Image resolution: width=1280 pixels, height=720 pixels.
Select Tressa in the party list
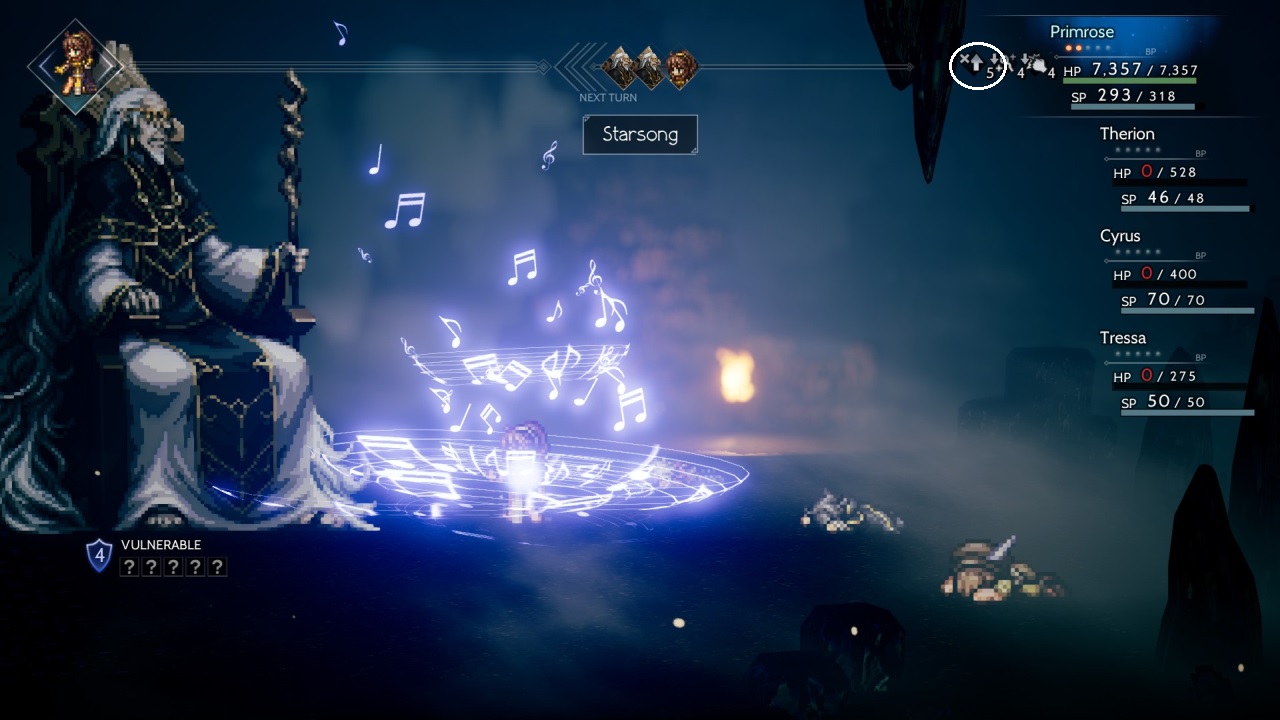1123,338
